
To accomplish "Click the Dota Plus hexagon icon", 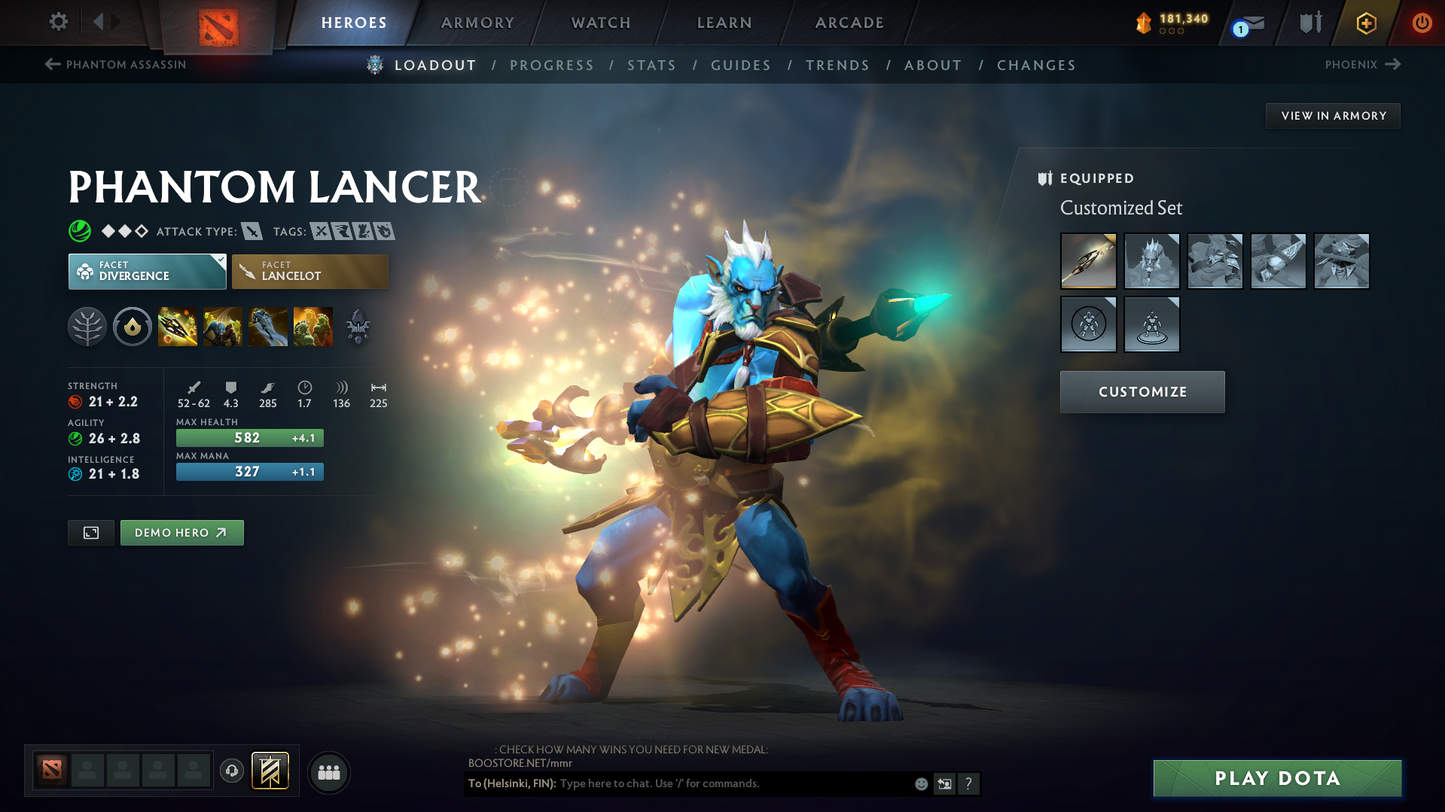I will click(x=1366, y=22).
